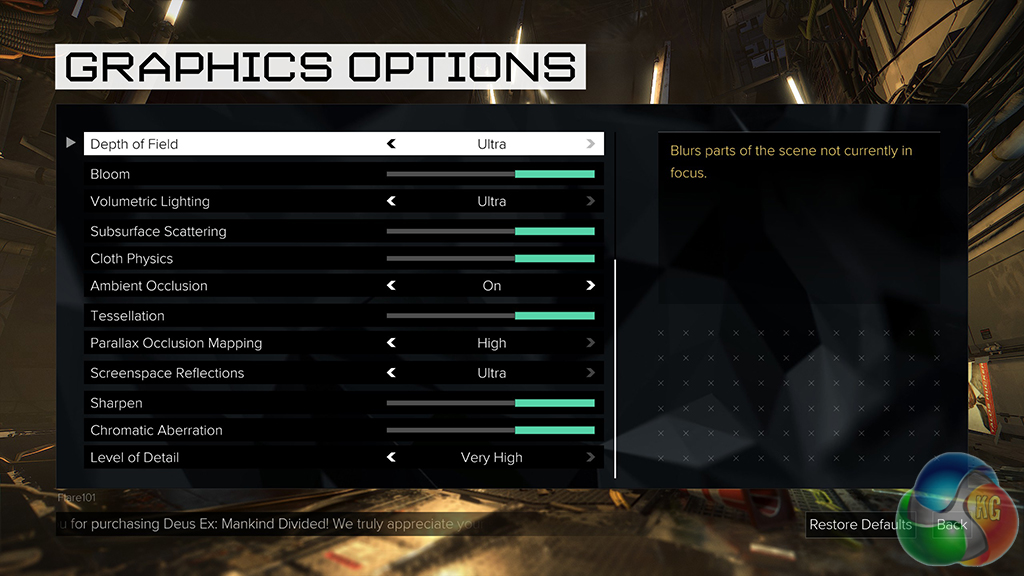Select the Depth of Field row
This screenshot has height=576, width=1024.
point(134,144)
